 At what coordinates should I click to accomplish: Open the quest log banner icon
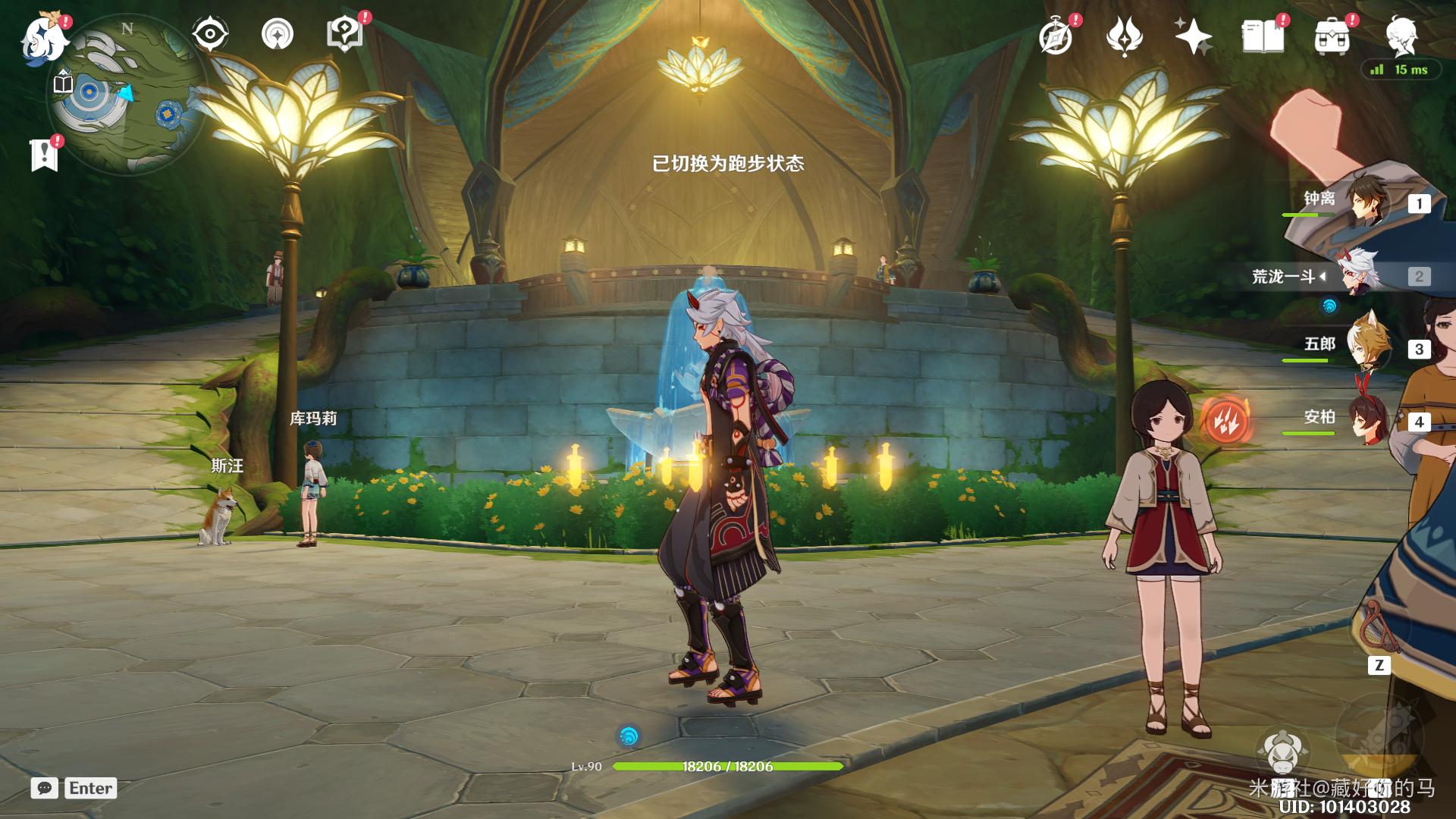click(x=45, y=155)
